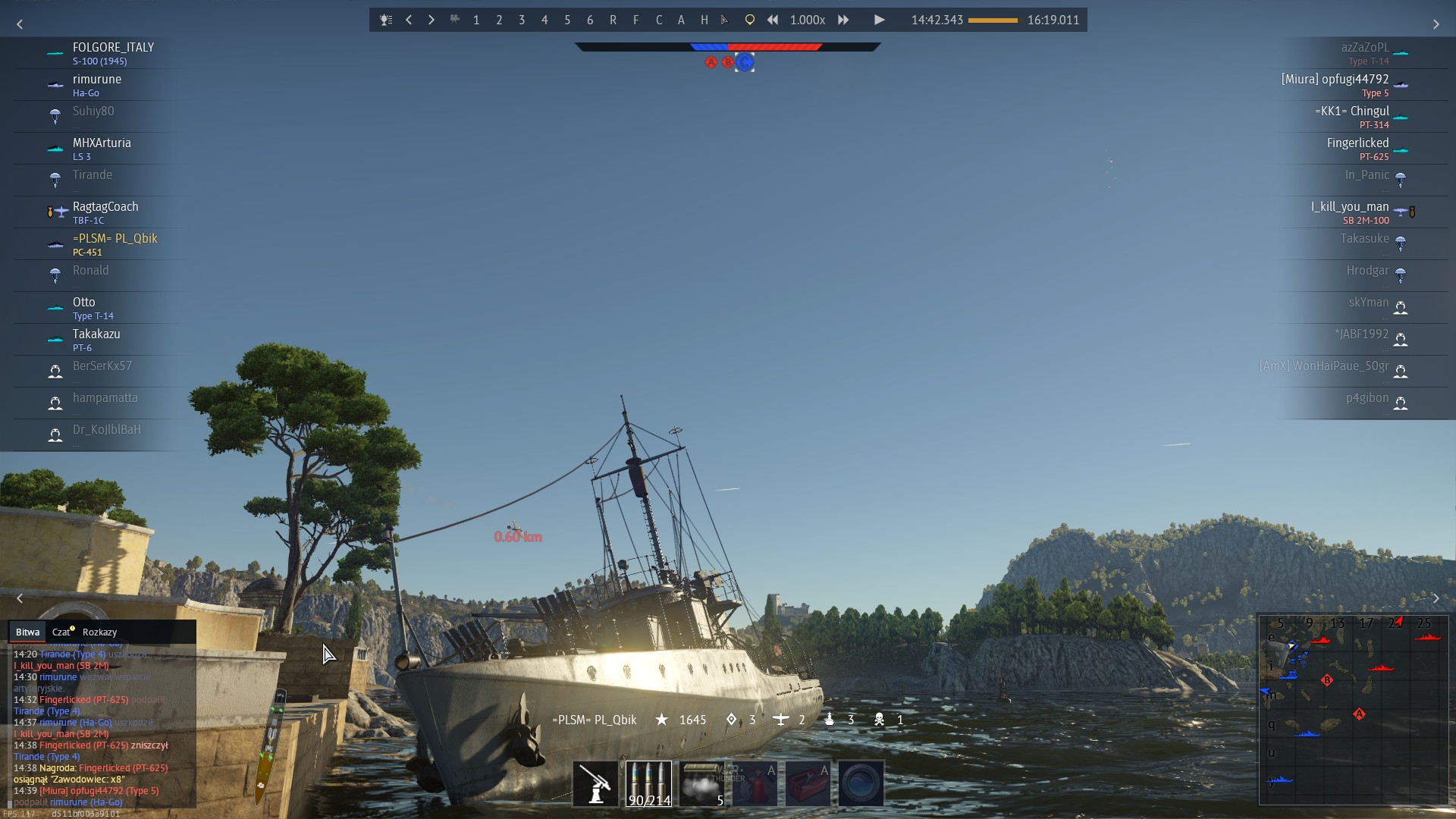The height and width of the screenshot is (819, 1456).
Task: Open the Czat tab in the log panel
Action: (61, 632)
